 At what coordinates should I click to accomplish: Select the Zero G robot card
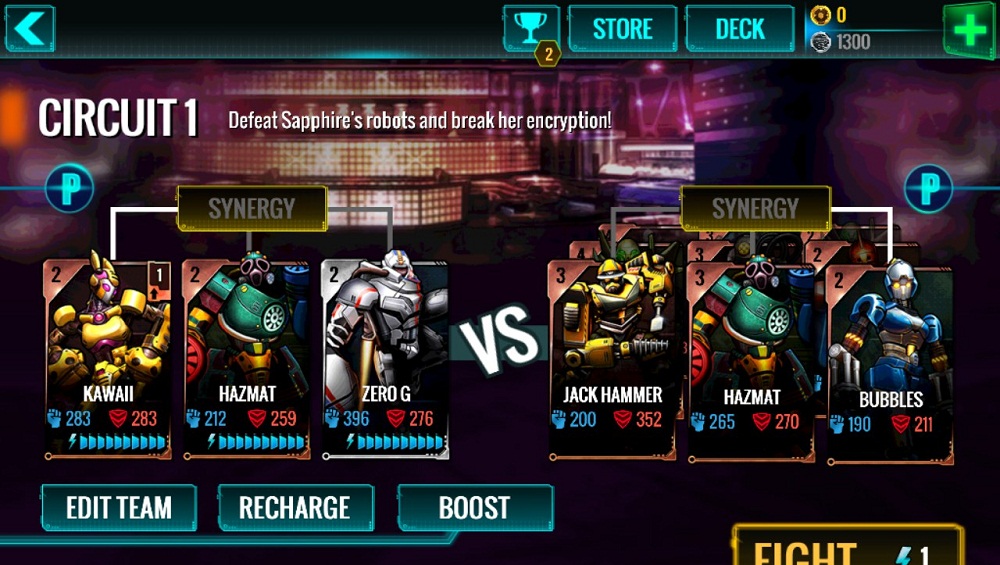click(x=385, y=355)
